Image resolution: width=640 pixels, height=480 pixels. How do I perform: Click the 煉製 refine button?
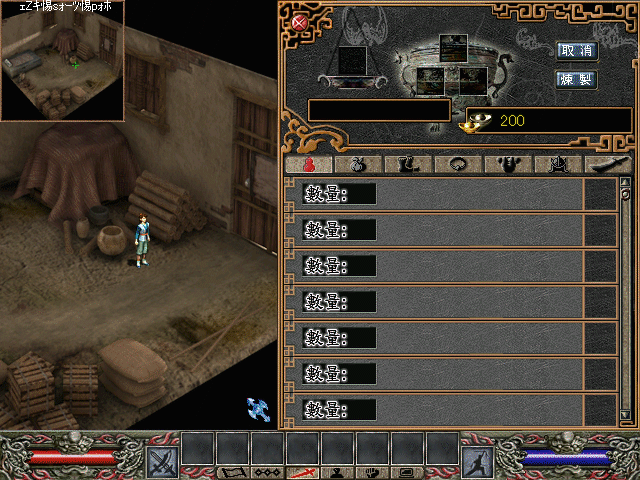[577, 78]
